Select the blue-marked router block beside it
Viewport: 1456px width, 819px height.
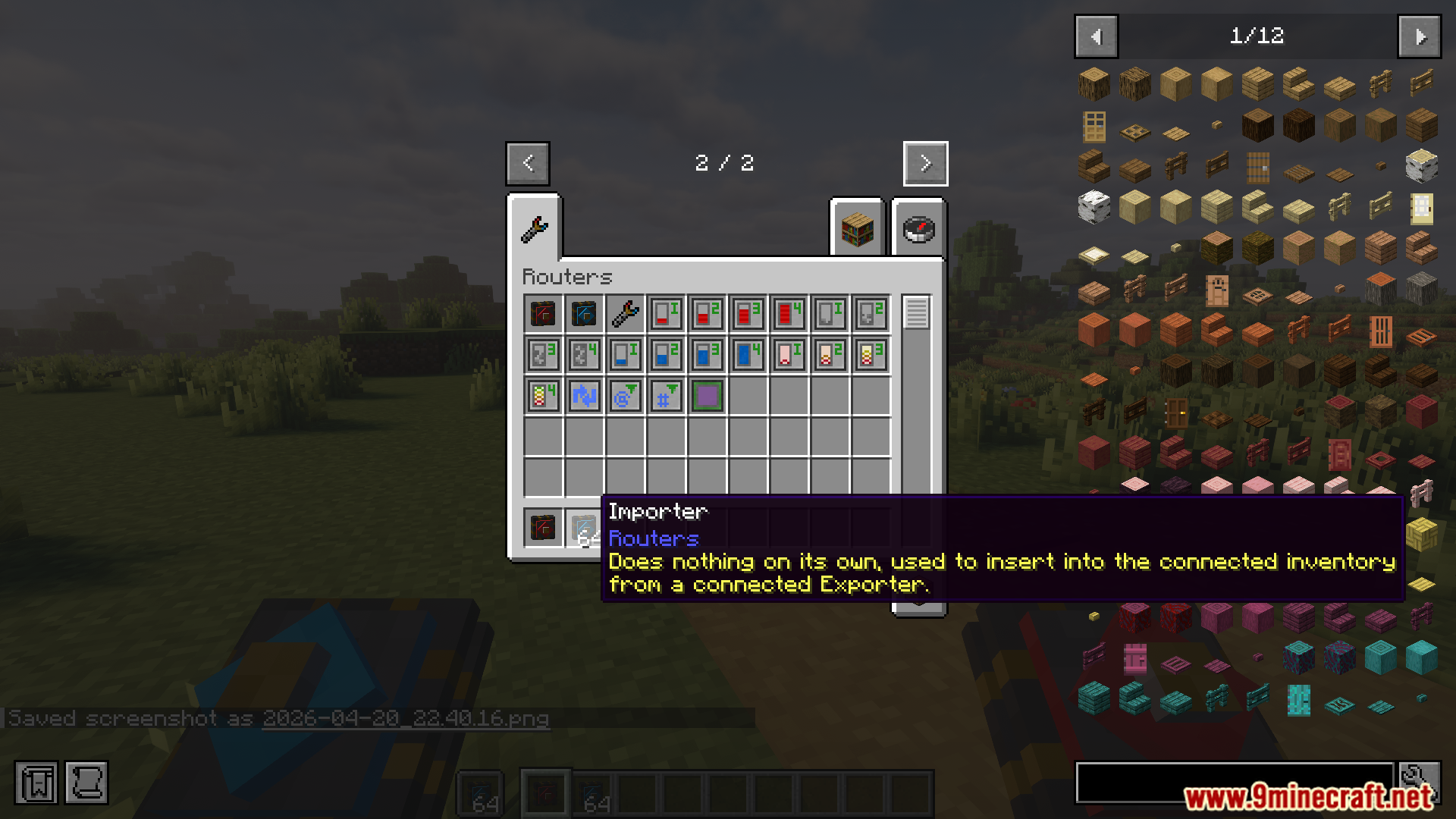coord(583,313)
